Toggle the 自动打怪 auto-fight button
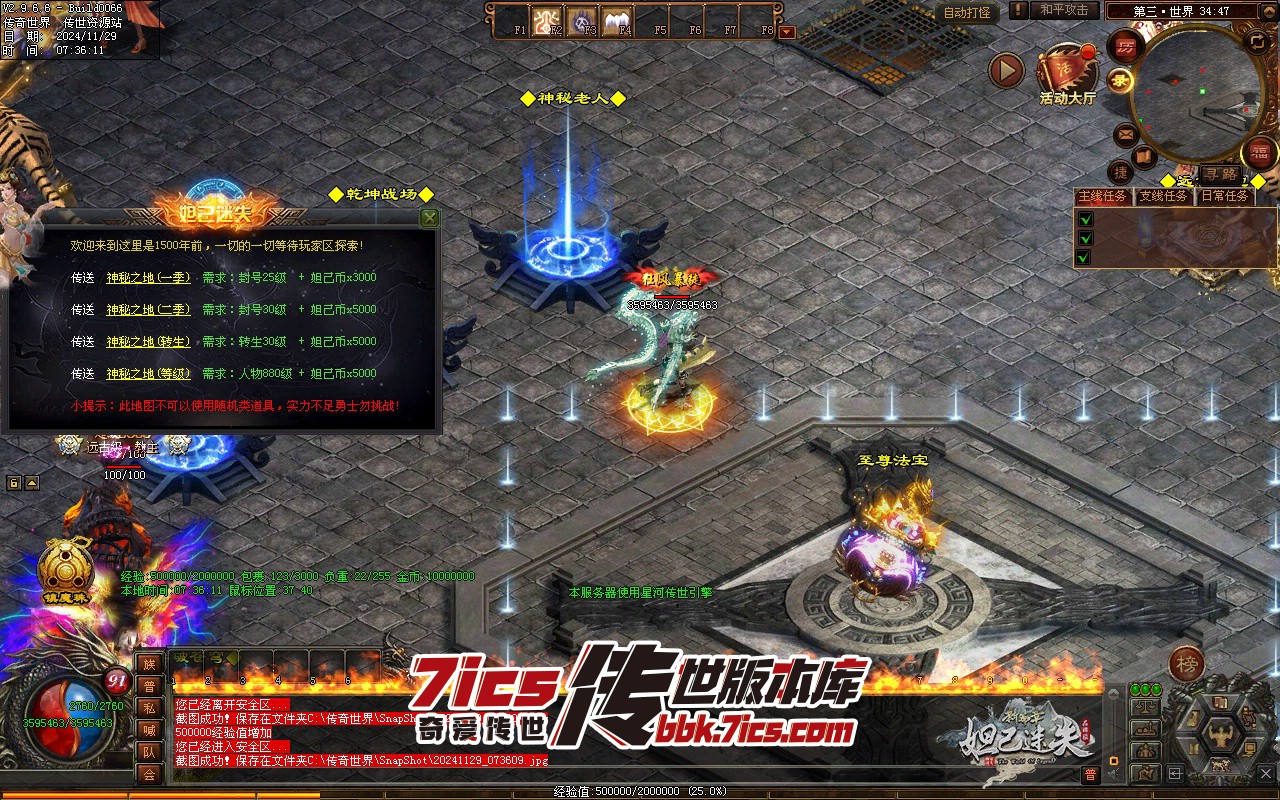Viewport: 1280px width, 800px height. 967,12
